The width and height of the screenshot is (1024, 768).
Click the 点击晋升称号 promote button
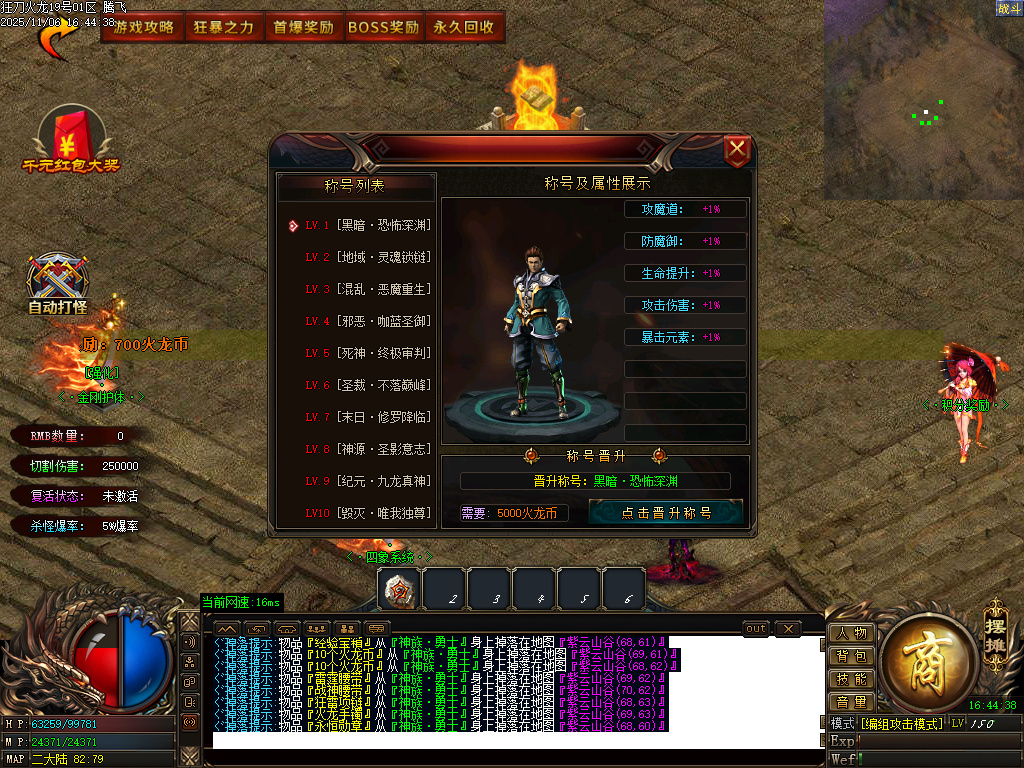pyautogui.click(x=666, y=512)
